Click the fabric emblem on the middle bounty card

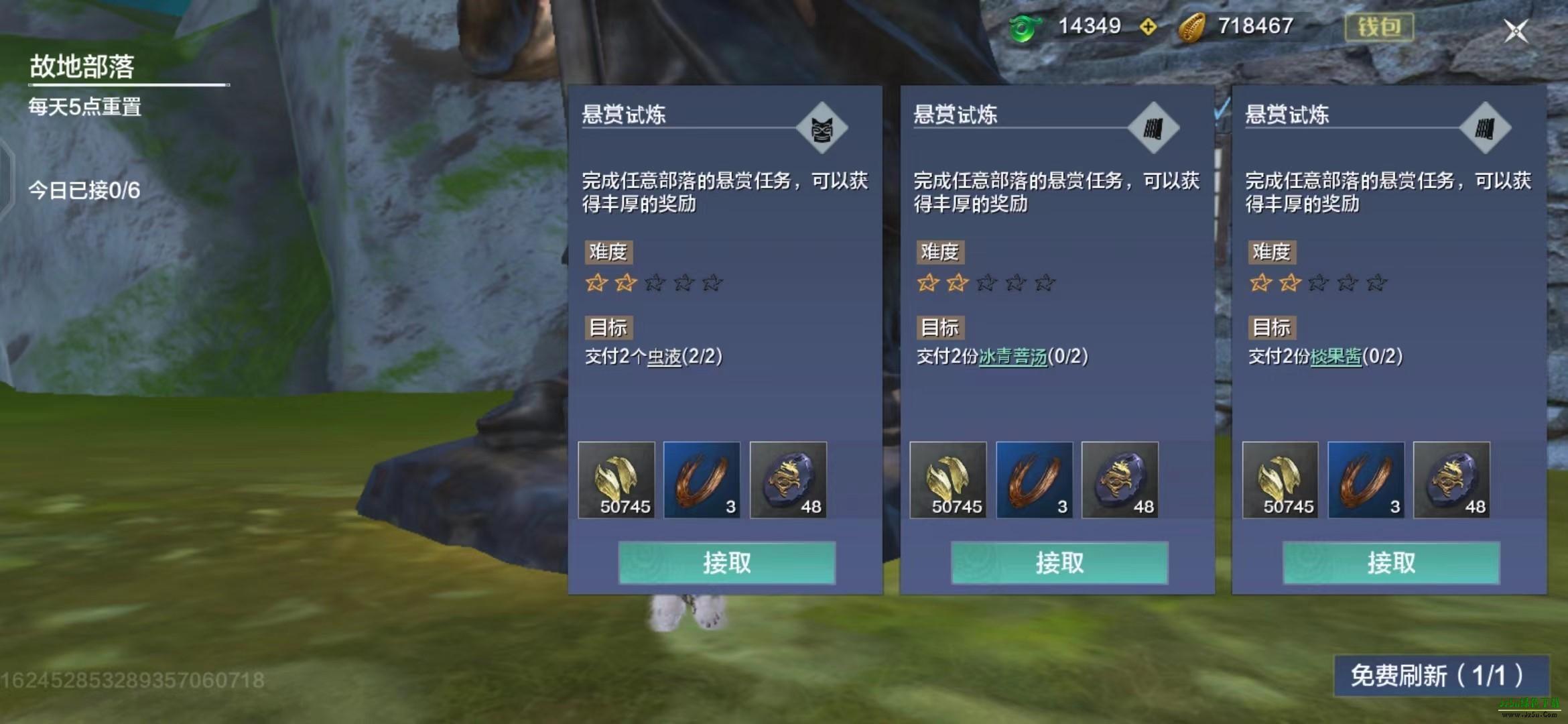(1155, 128)
